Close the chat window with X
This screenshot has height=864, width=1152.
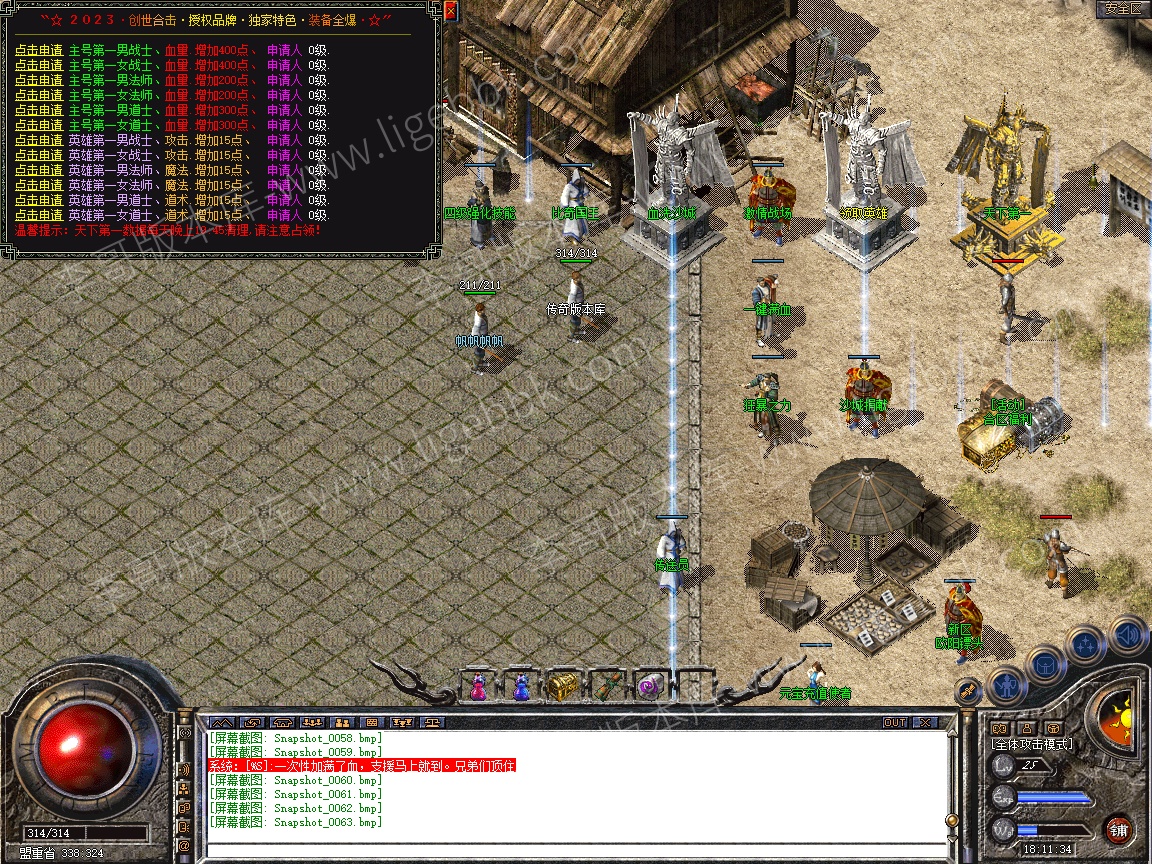925,722
